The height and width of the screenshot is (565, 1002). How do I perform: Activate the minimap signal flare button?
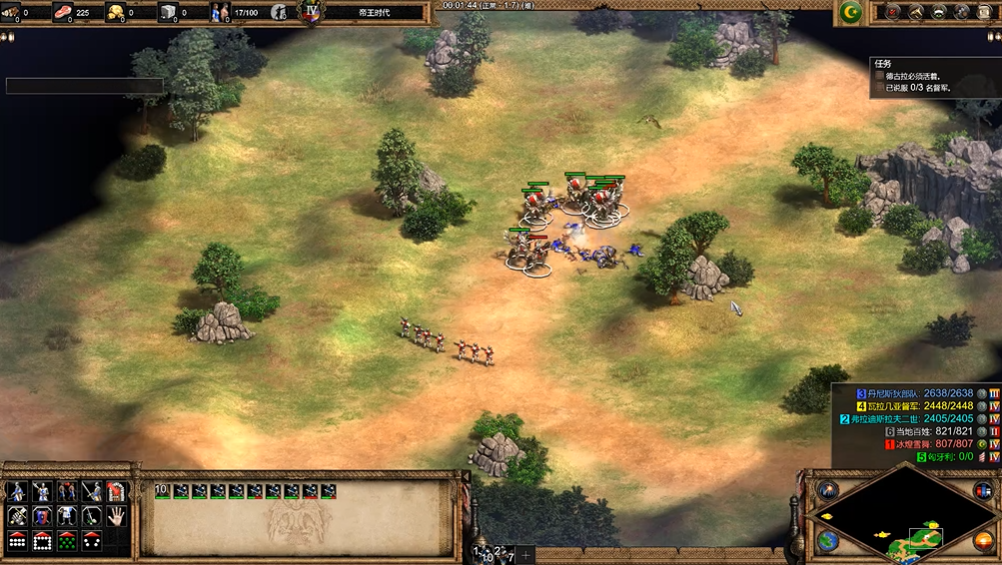tap(828, 489)
